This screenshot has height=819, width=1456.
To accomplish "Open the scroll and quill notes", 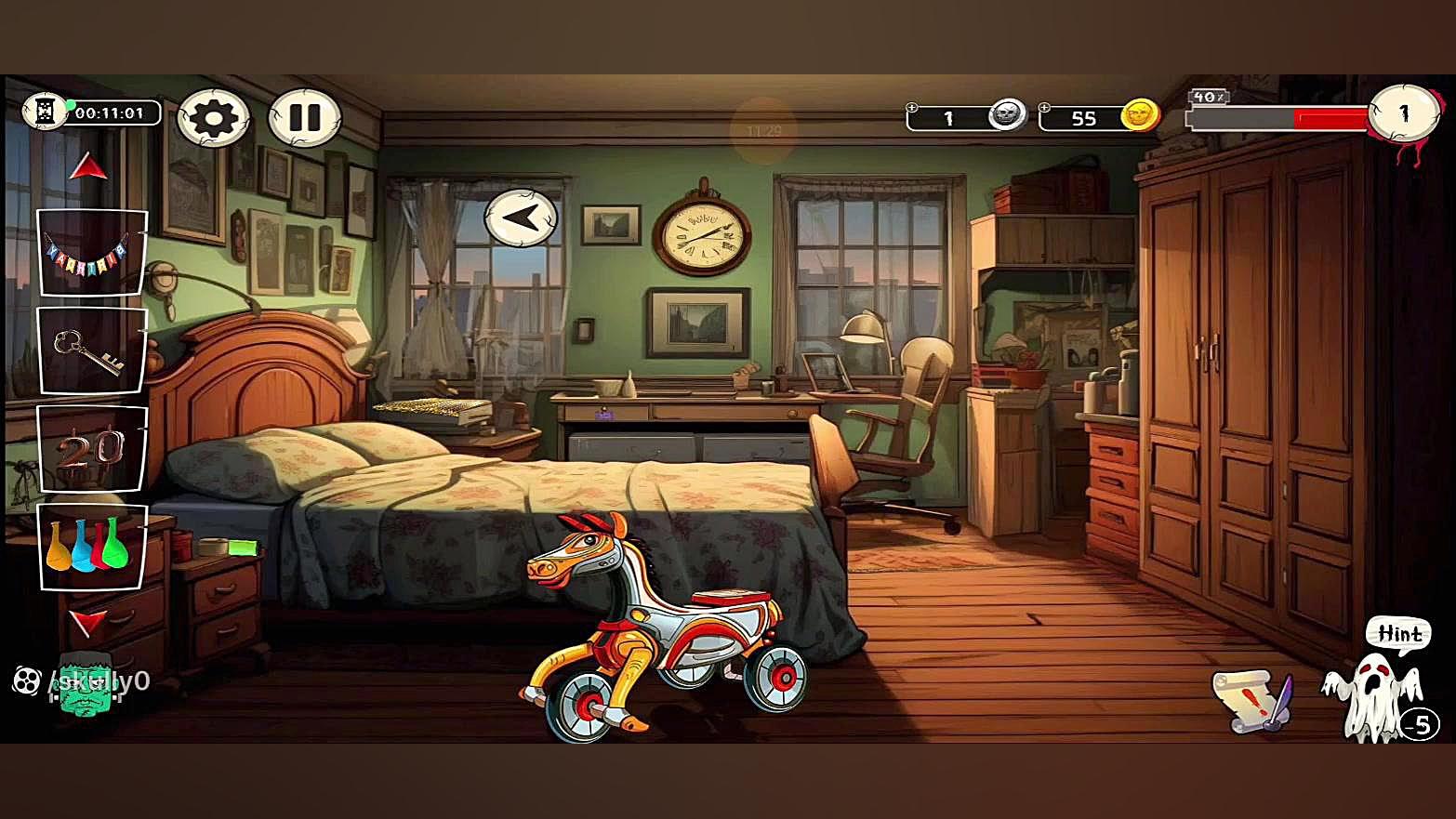I will 1251,698.
